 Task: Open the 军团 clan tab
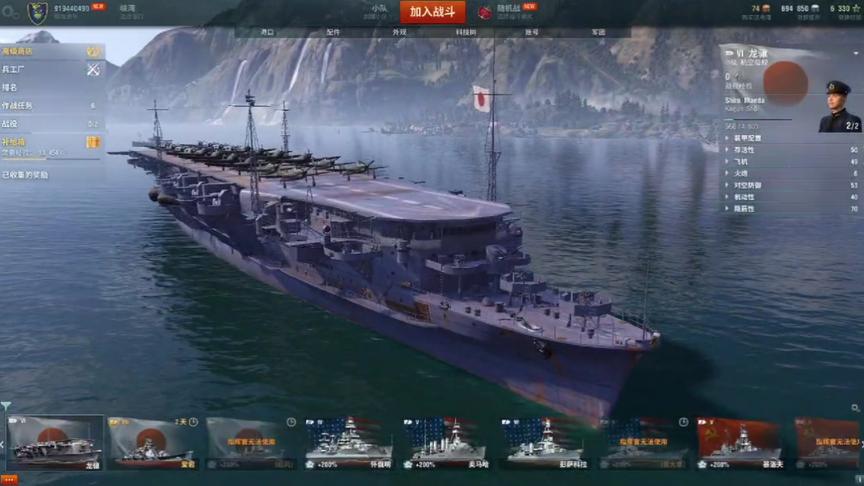pyautogui.click(x=598, y=32)
